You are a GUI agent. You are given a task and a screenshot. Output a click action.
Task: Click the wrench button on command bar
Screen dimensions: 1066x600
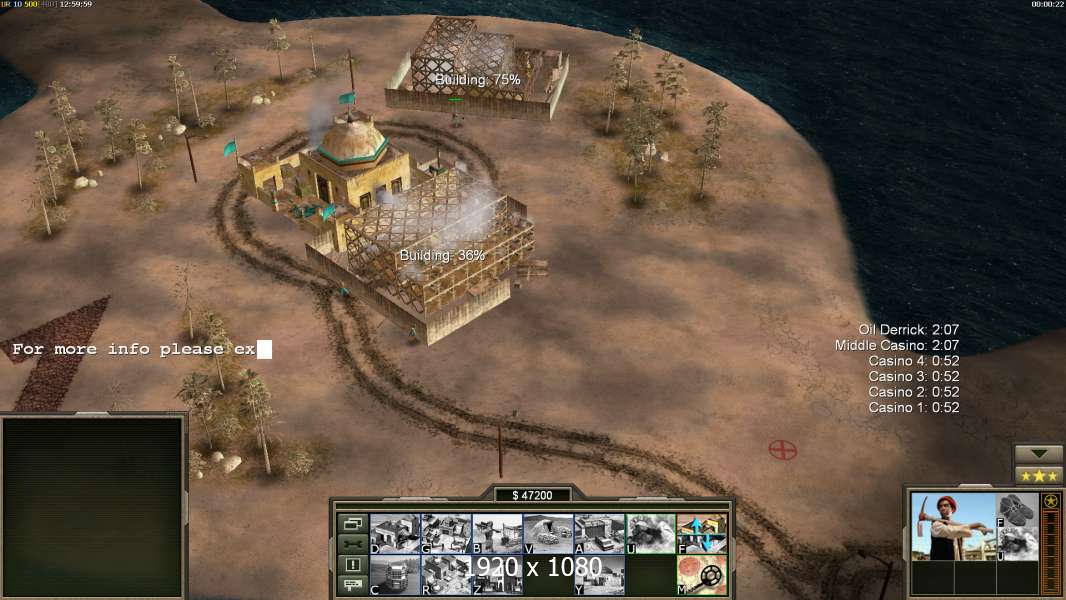352,544
